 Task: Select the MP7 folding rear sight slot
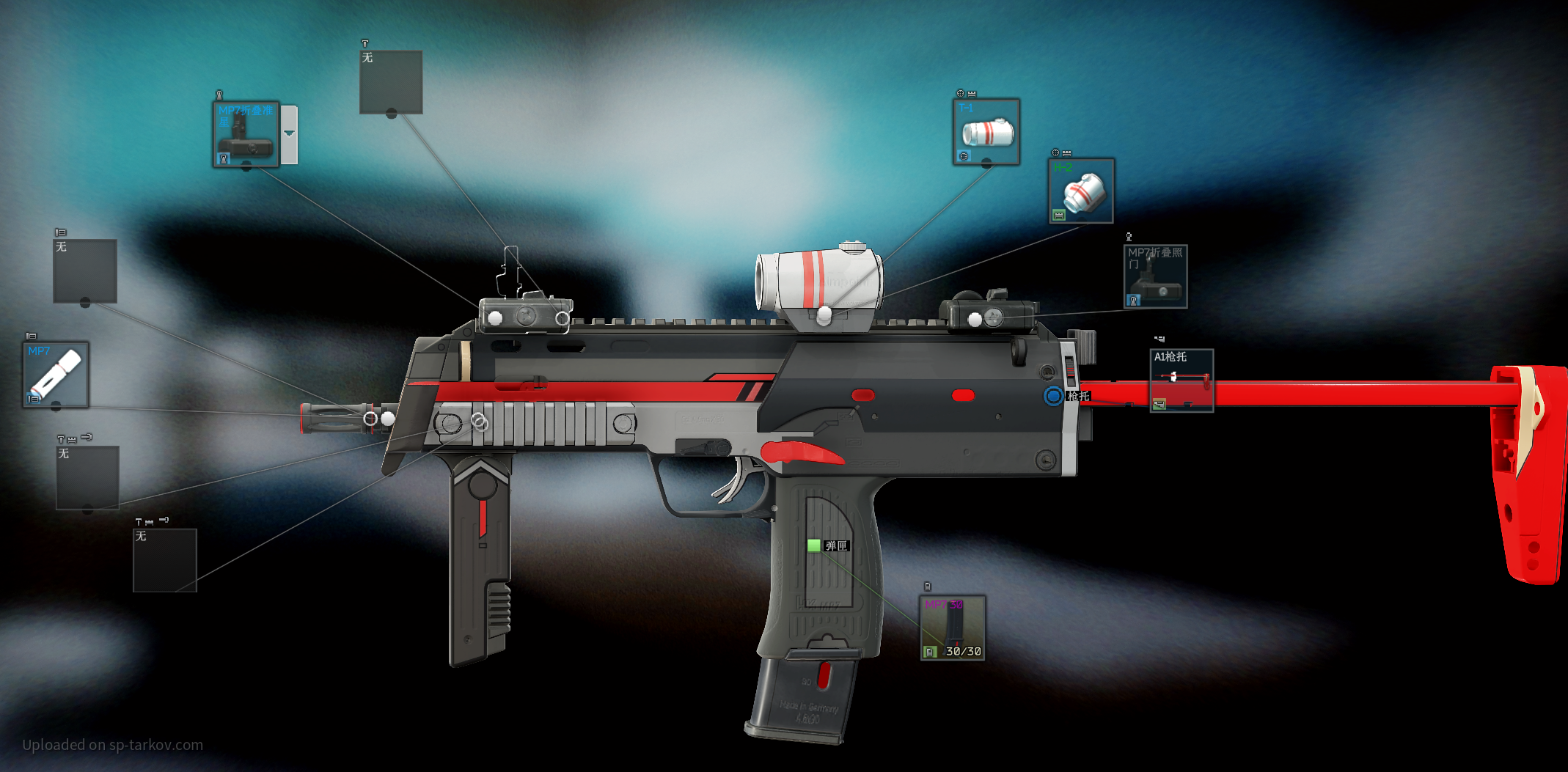point(1155,276)
